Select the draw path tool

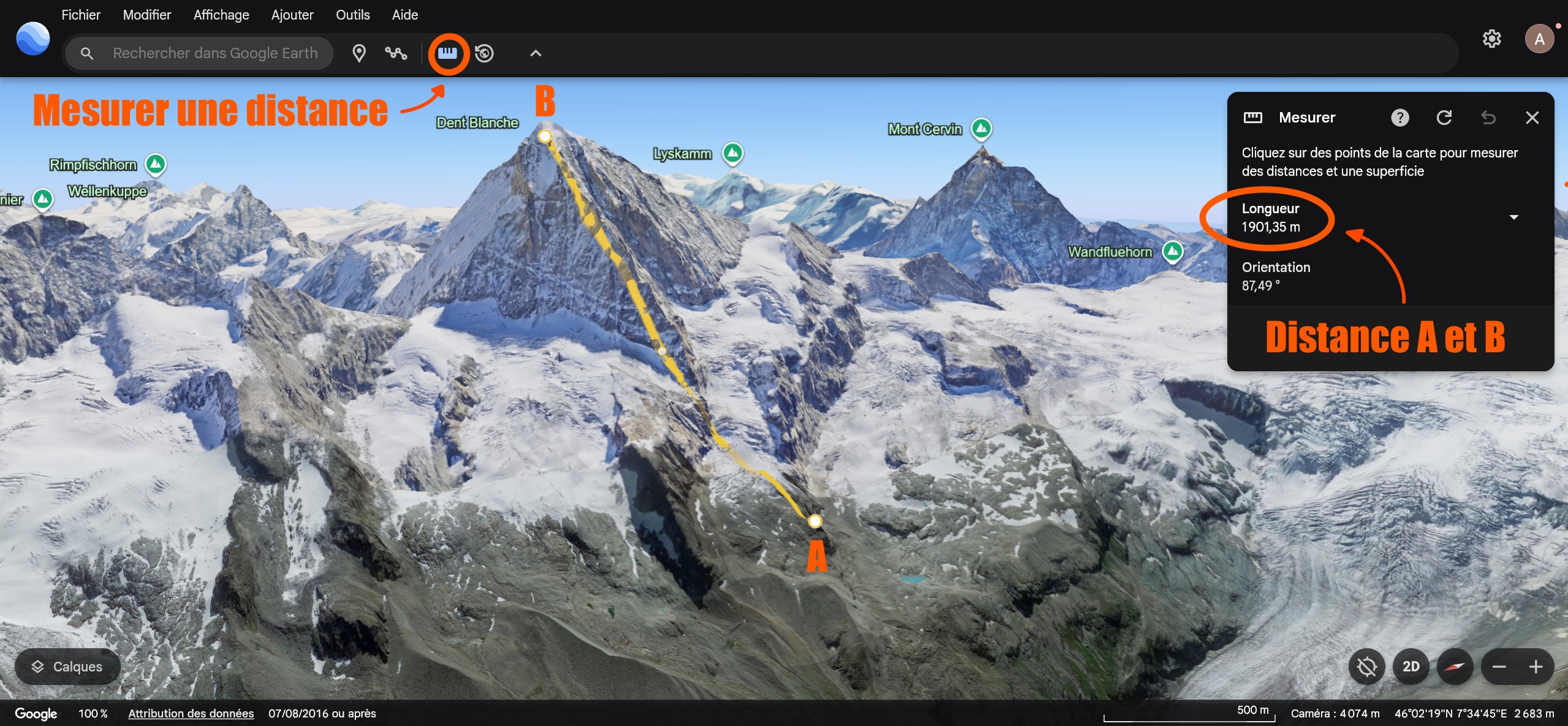[x=396, y=53]
